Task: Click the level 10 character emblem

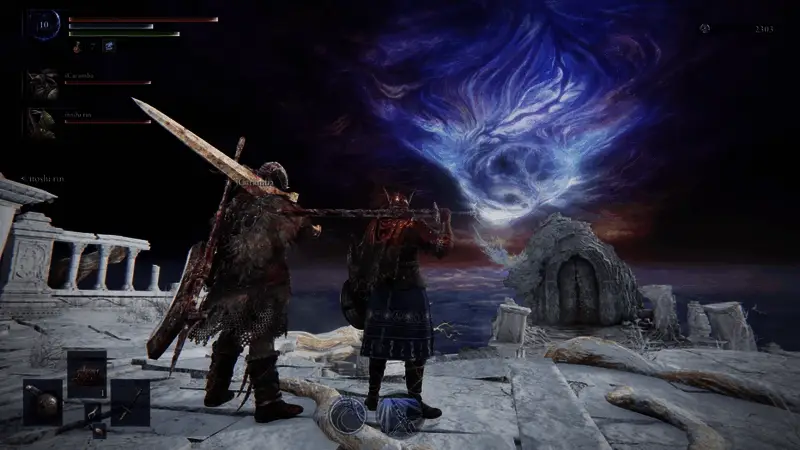Action: click(45, 24)
